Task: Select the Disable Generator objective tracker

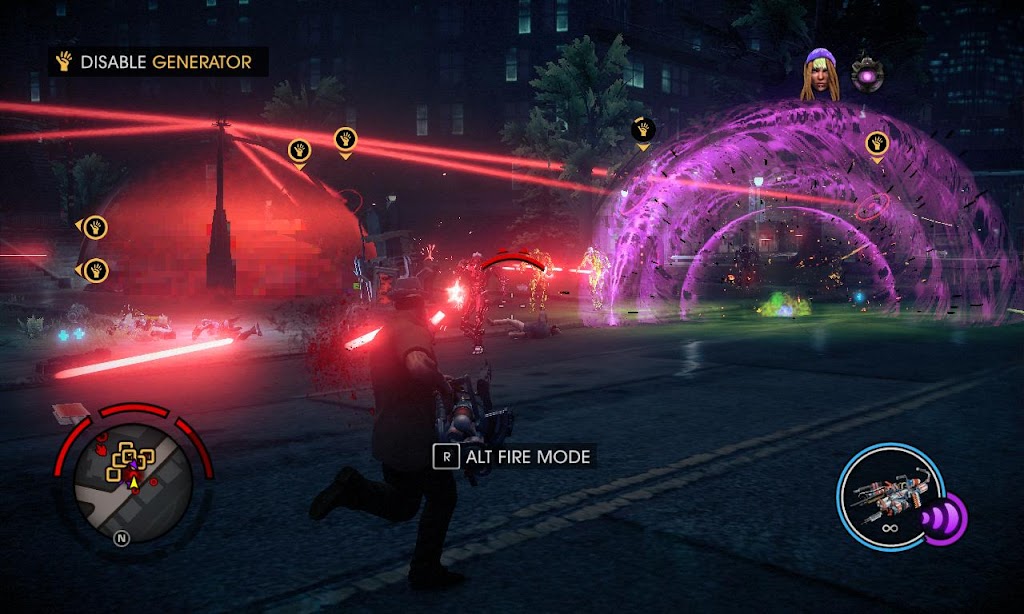Action: [x=157, y=62]
